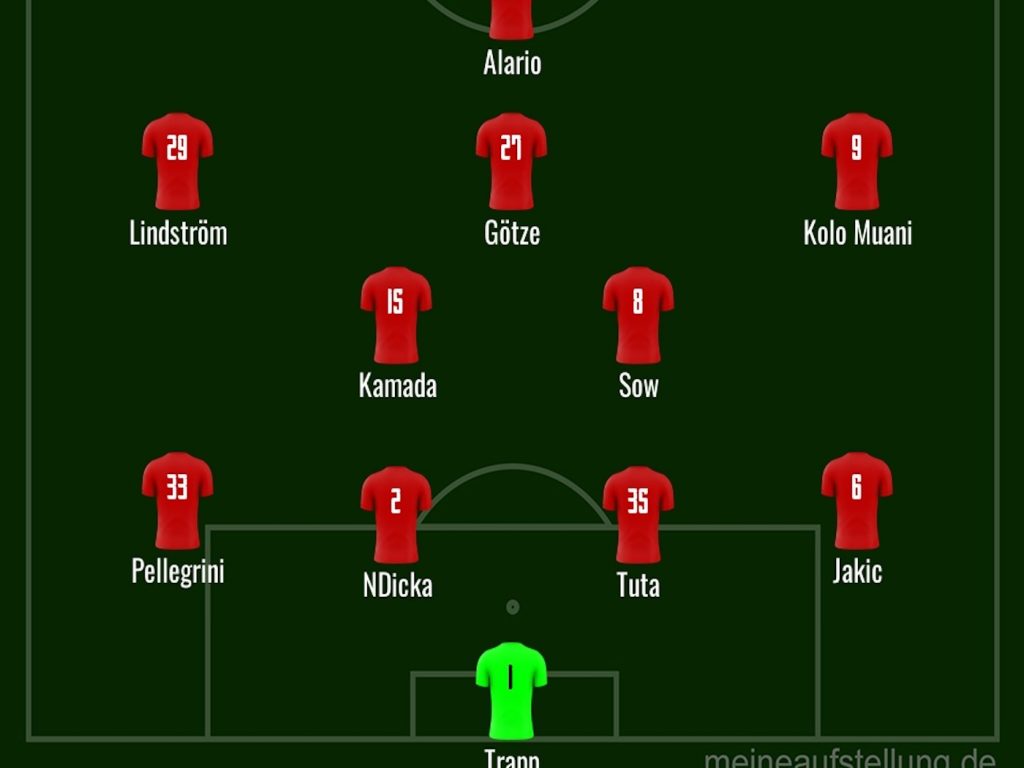Pick Kolo Muani's number 9 jersey
1024x768 pixels.
click(857, 160)
